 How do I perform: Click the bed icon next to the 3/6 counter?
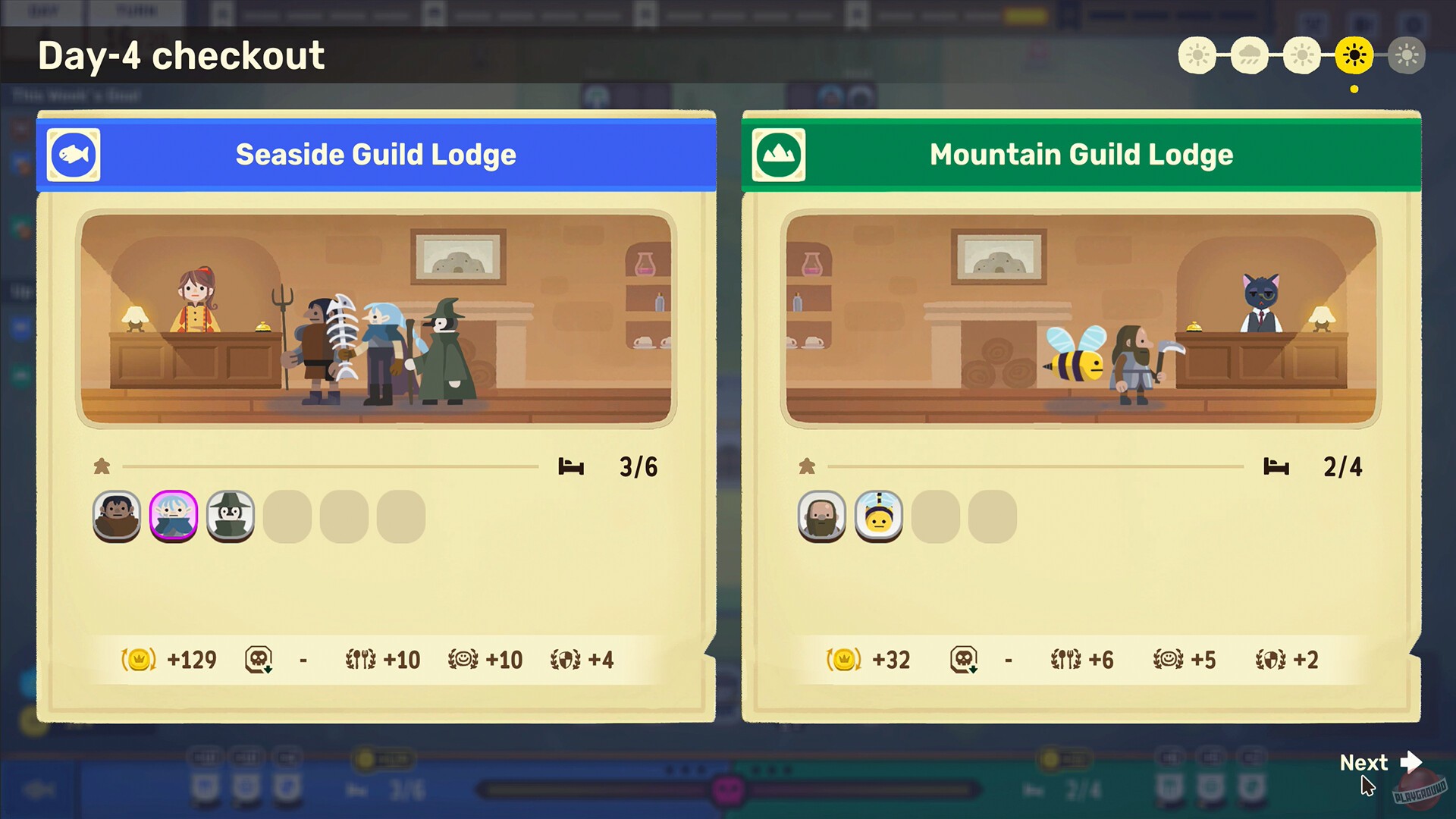[x=573, y=466]
